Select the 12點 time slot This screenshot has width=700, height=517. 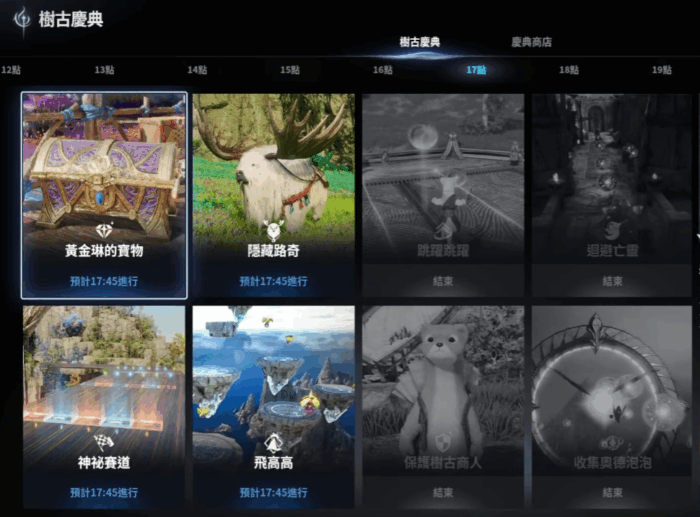click(x=12, y=70)
